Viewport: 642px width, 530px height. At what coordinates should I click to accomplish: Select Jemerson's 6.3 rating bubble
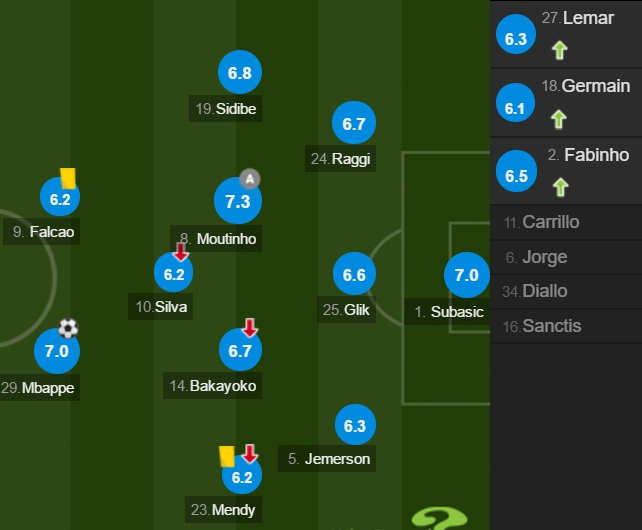[354, 425]
